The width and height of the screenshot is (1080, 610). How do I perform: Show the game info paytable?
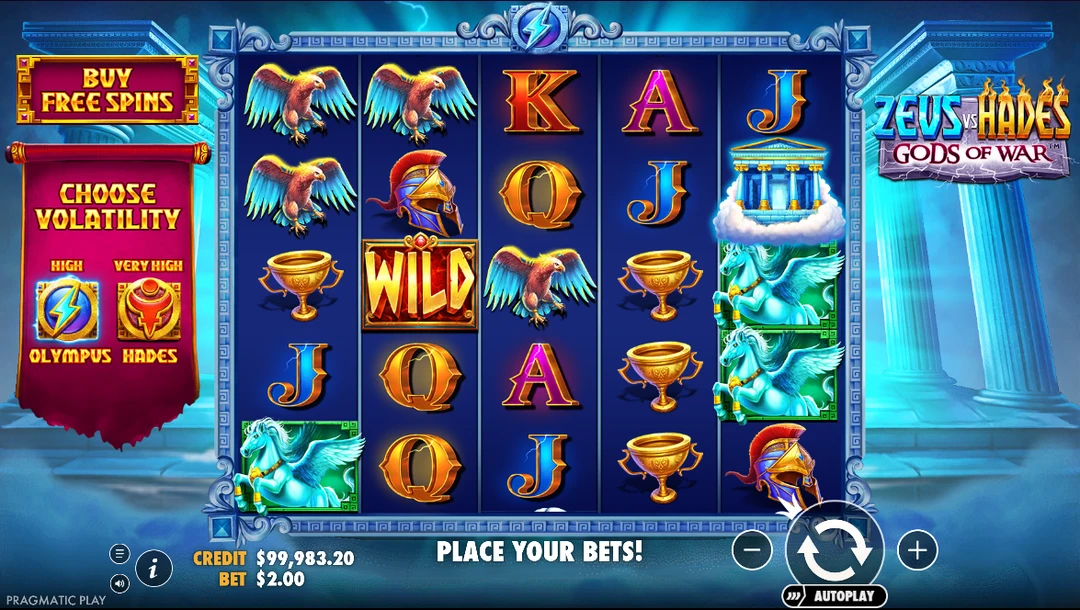pos(153,569)
